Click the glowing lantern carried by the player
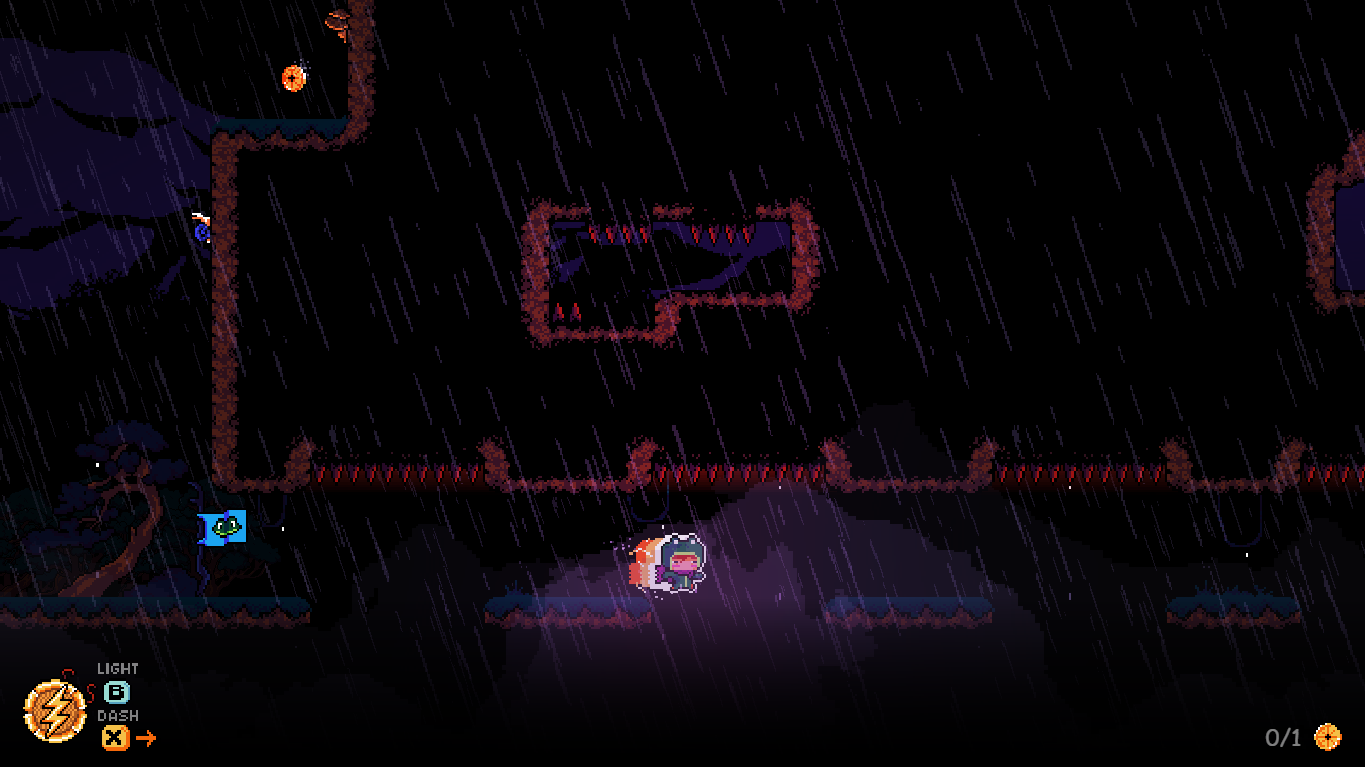Viewport: 1365px width, 767px height. (651, 563)
